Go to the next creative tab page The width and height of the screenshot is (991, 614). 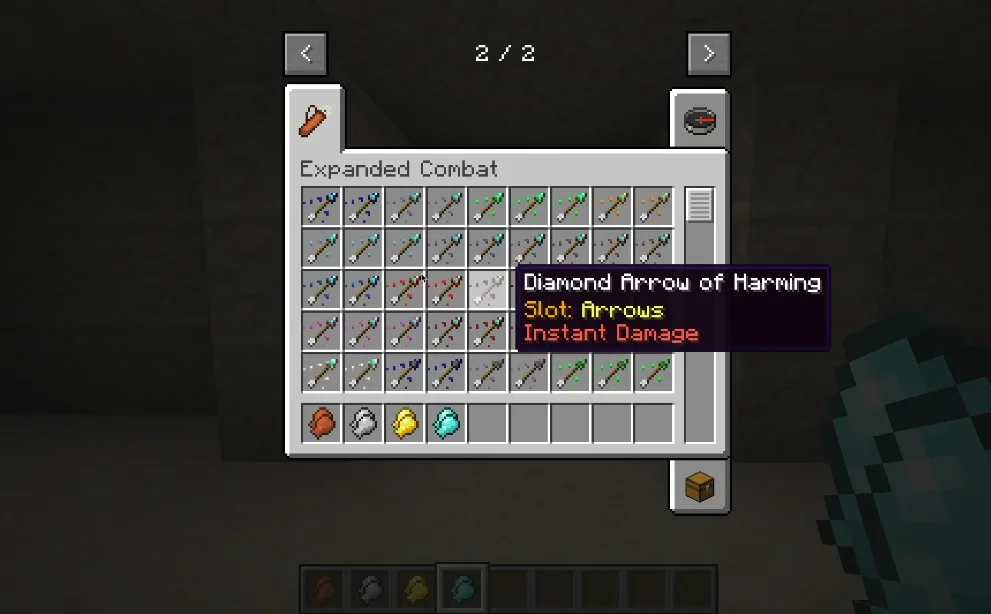709,54
